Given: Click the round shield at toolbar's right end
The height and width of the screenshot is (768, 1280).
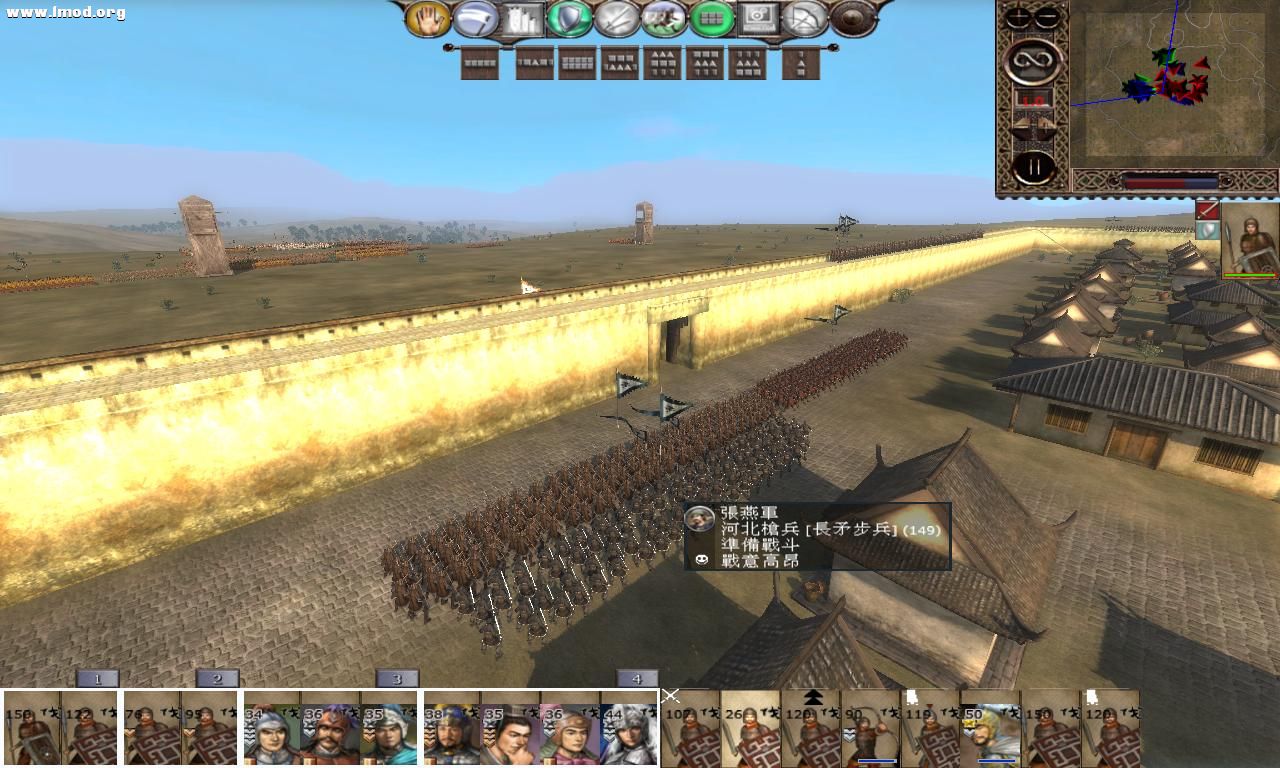Looking at the screenshot, I should [x=852, y=20].
